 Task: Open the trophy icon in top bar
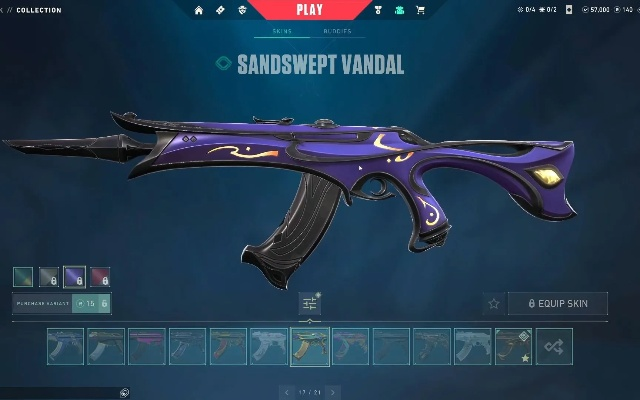coord(378,10)
